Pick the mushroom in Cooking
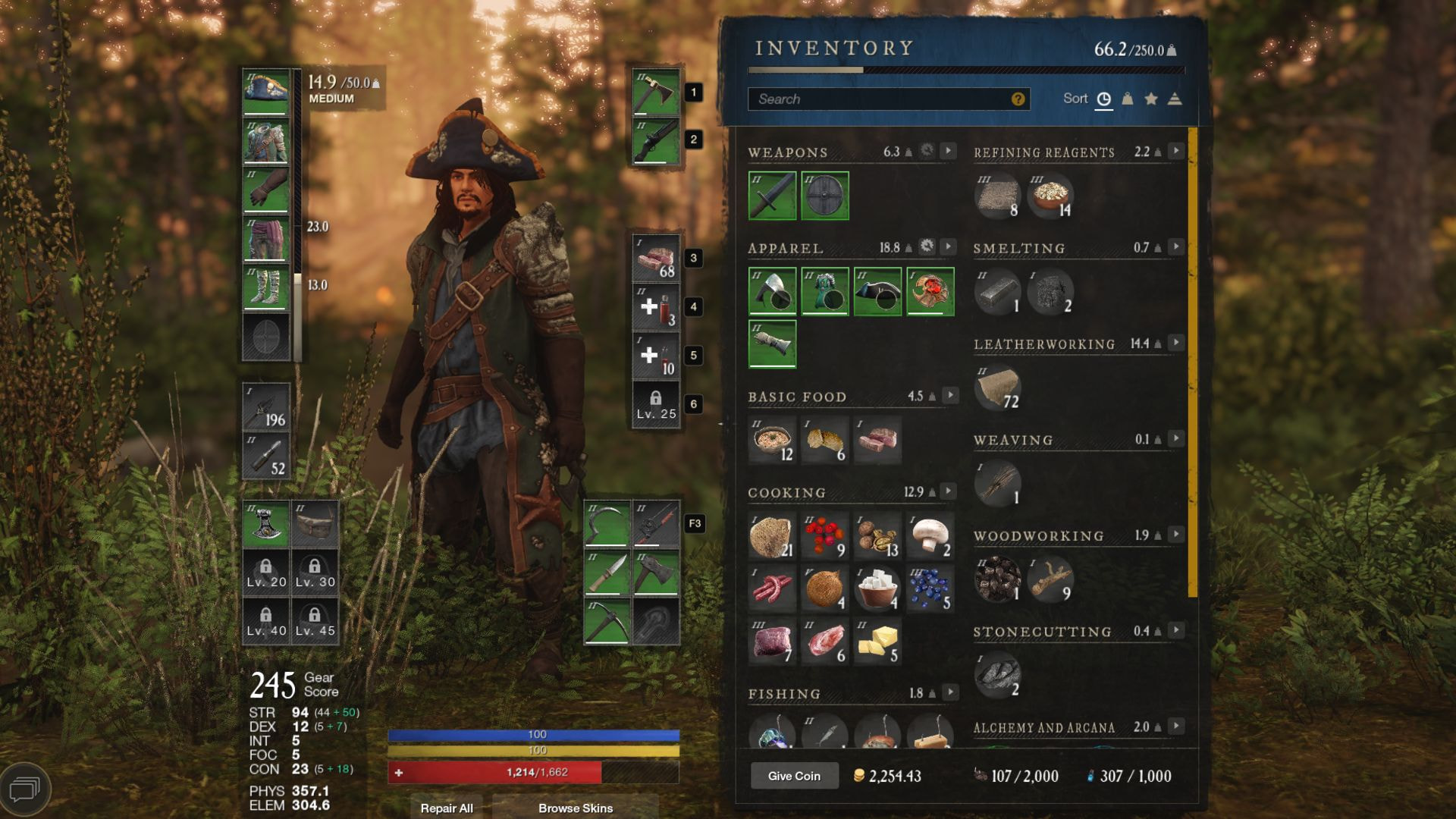Screen dimensions: 1456x819 click(x=930, y=536)
